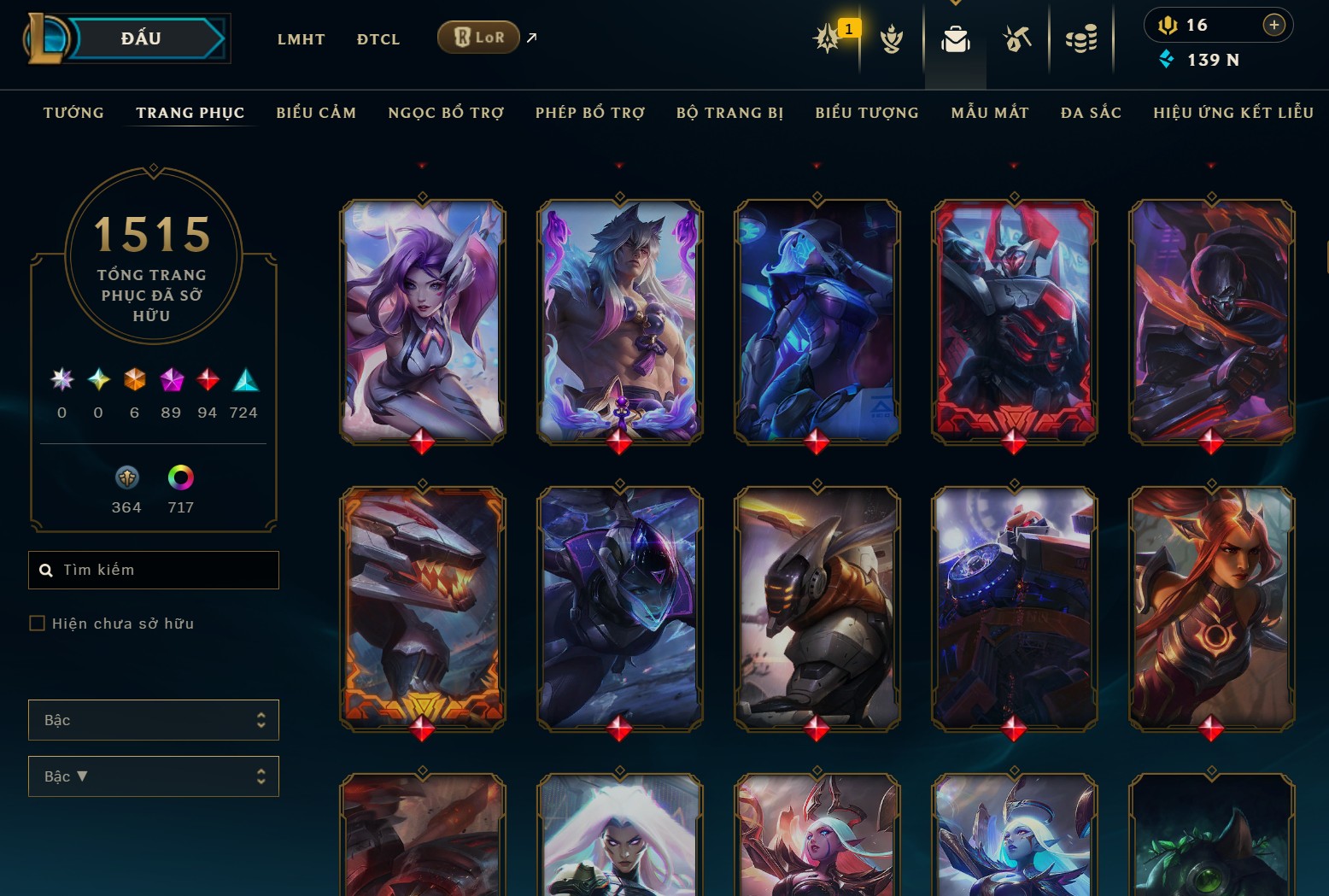This screenshot has height=896, width=1329.
Task: Switch to the MẪU MẮT tab
Action: tap(990, 112)
